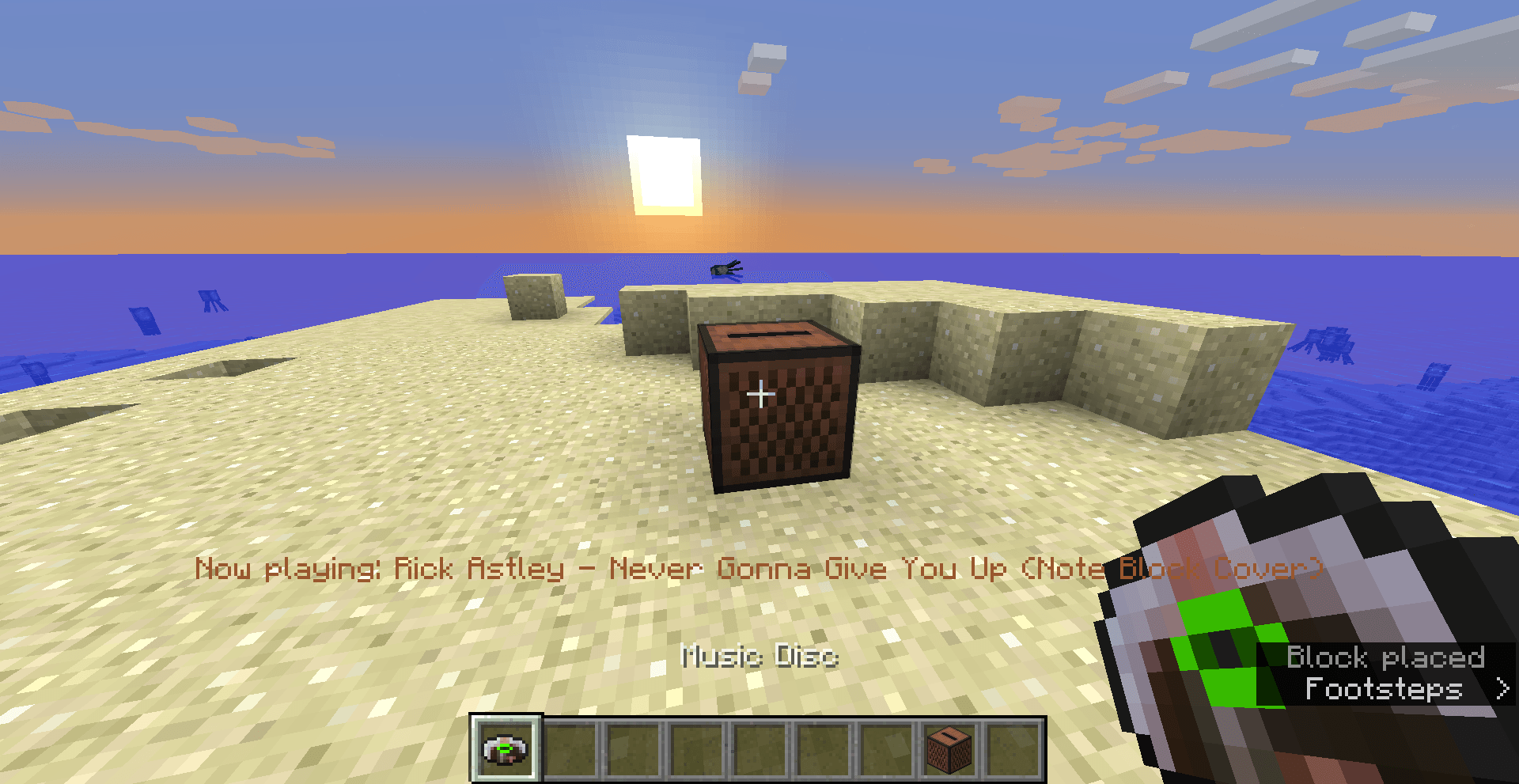Expand the Block placed toast via its chevron
The height and width of the screenshot is (784, 1519).
1502,690
